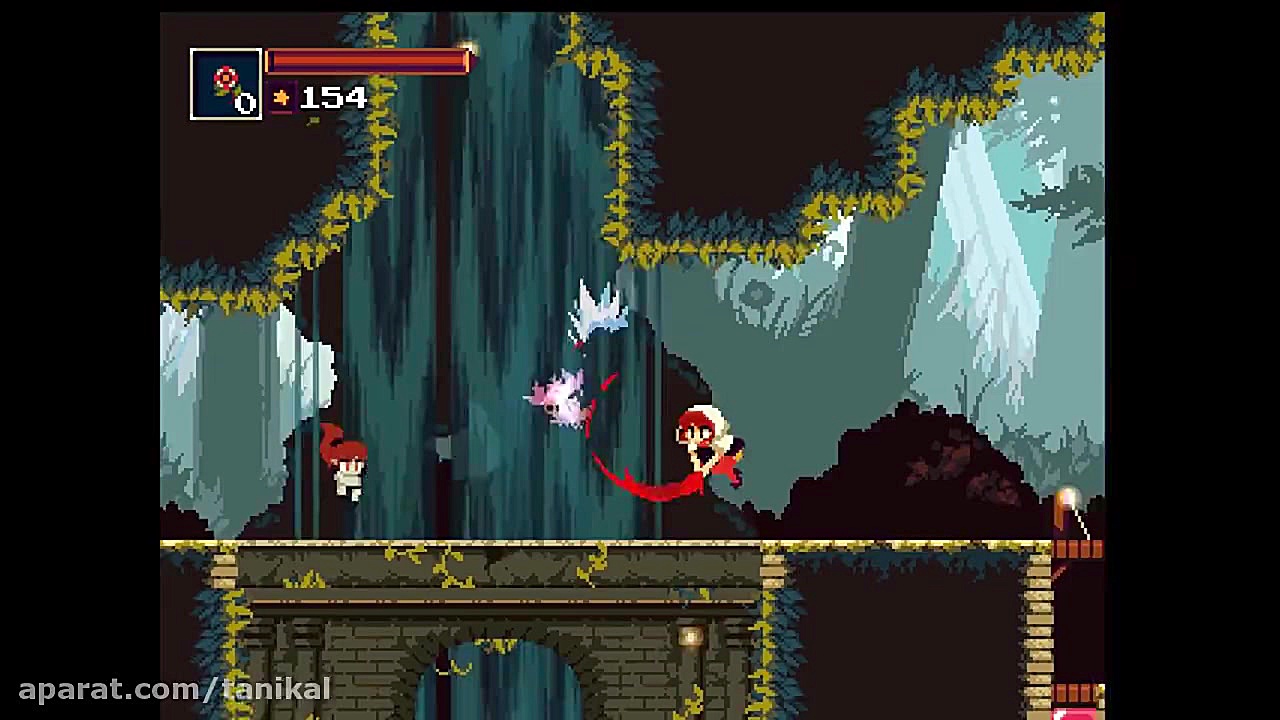Click the lit lantern above the archway
The height and width of the screenshot is (720, 1280).
coord(690,637)
